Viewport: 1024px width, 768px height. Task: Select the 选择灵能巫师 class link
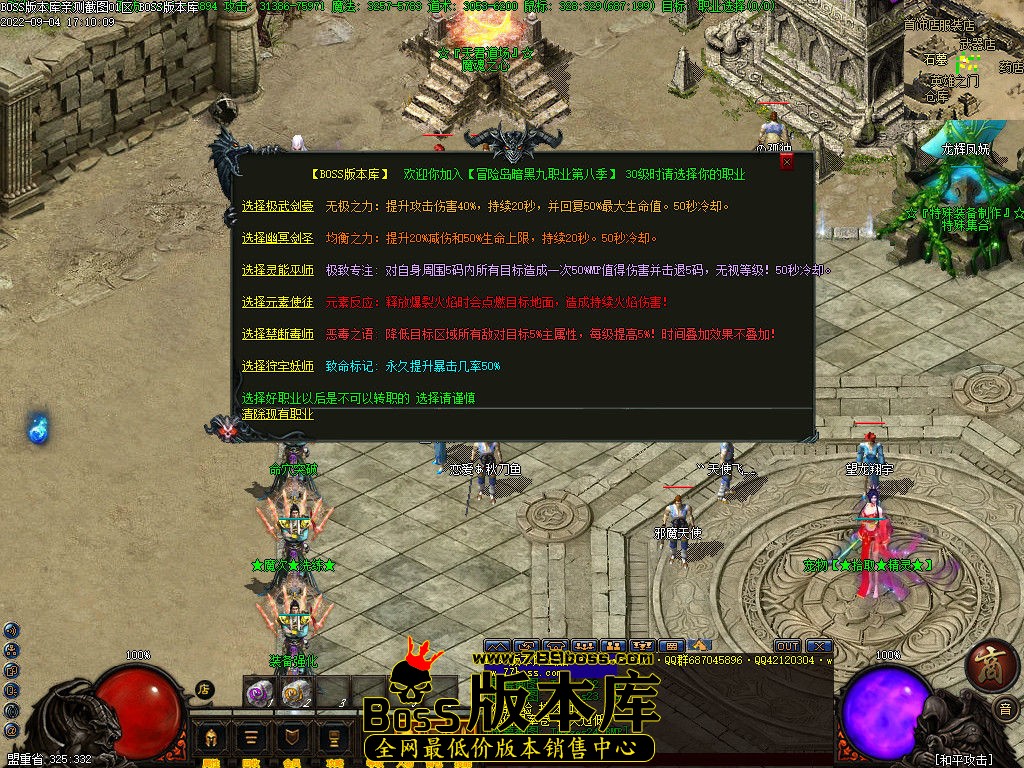(x=277, y=271)
